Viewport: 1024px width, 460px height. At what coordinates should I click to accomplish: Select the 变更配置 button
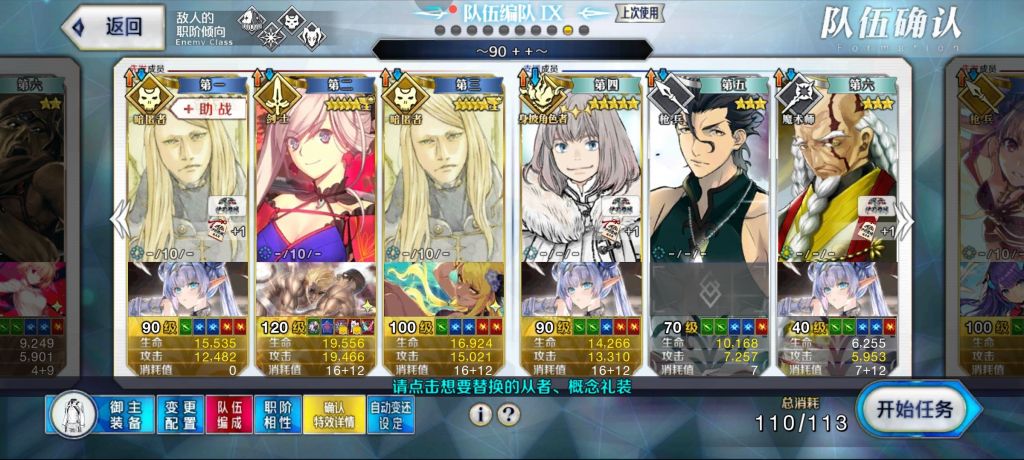[x=180, y=414]
